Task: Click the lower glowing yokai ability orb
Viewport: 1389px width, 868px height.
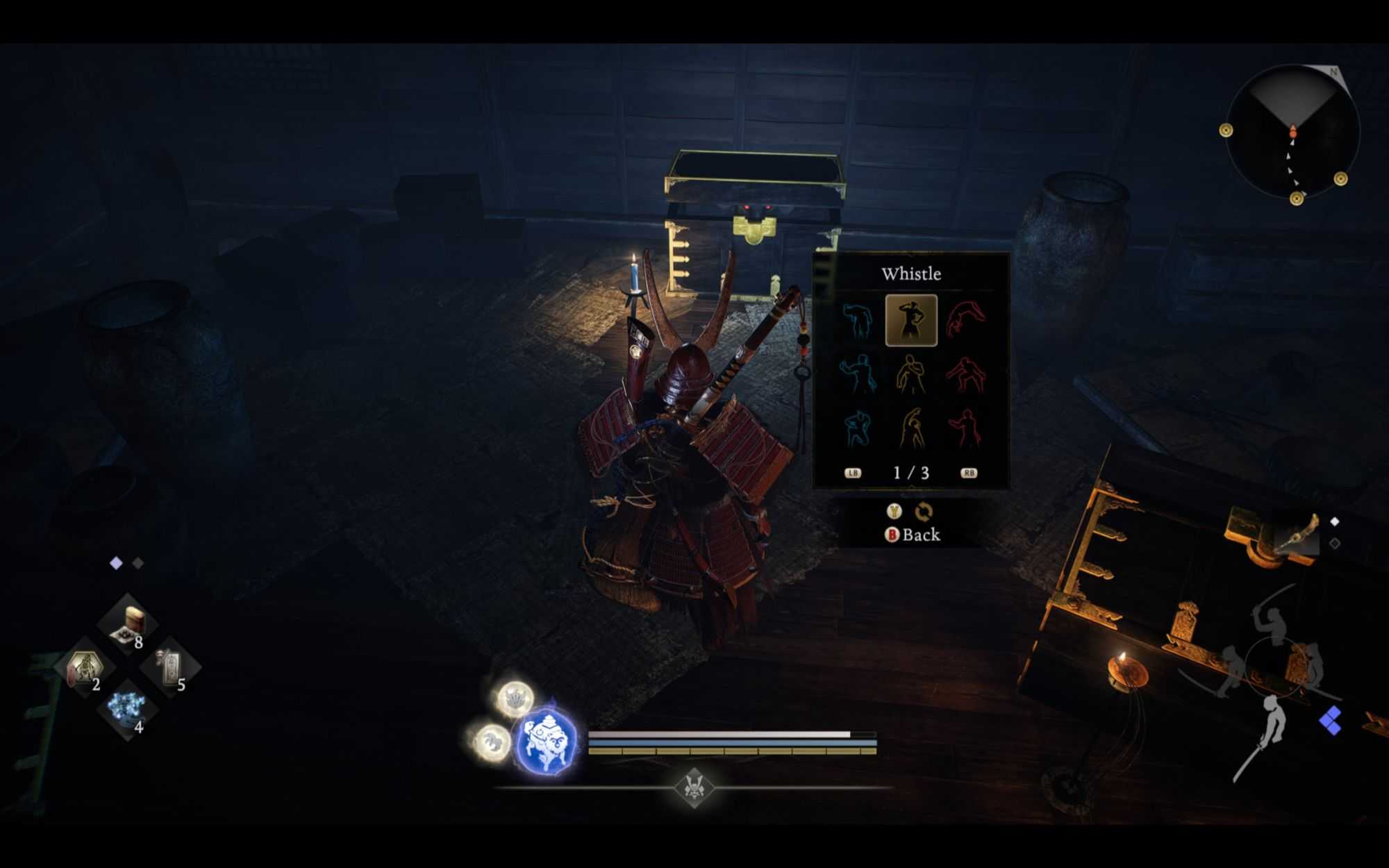Action: coord(492,741)
